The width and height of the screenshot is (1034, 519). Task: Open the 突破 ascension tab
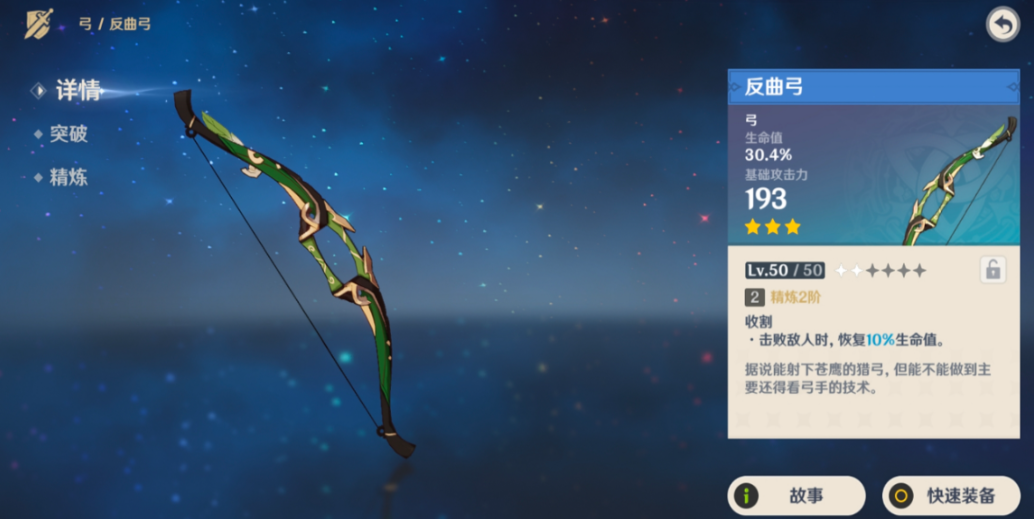68,134
